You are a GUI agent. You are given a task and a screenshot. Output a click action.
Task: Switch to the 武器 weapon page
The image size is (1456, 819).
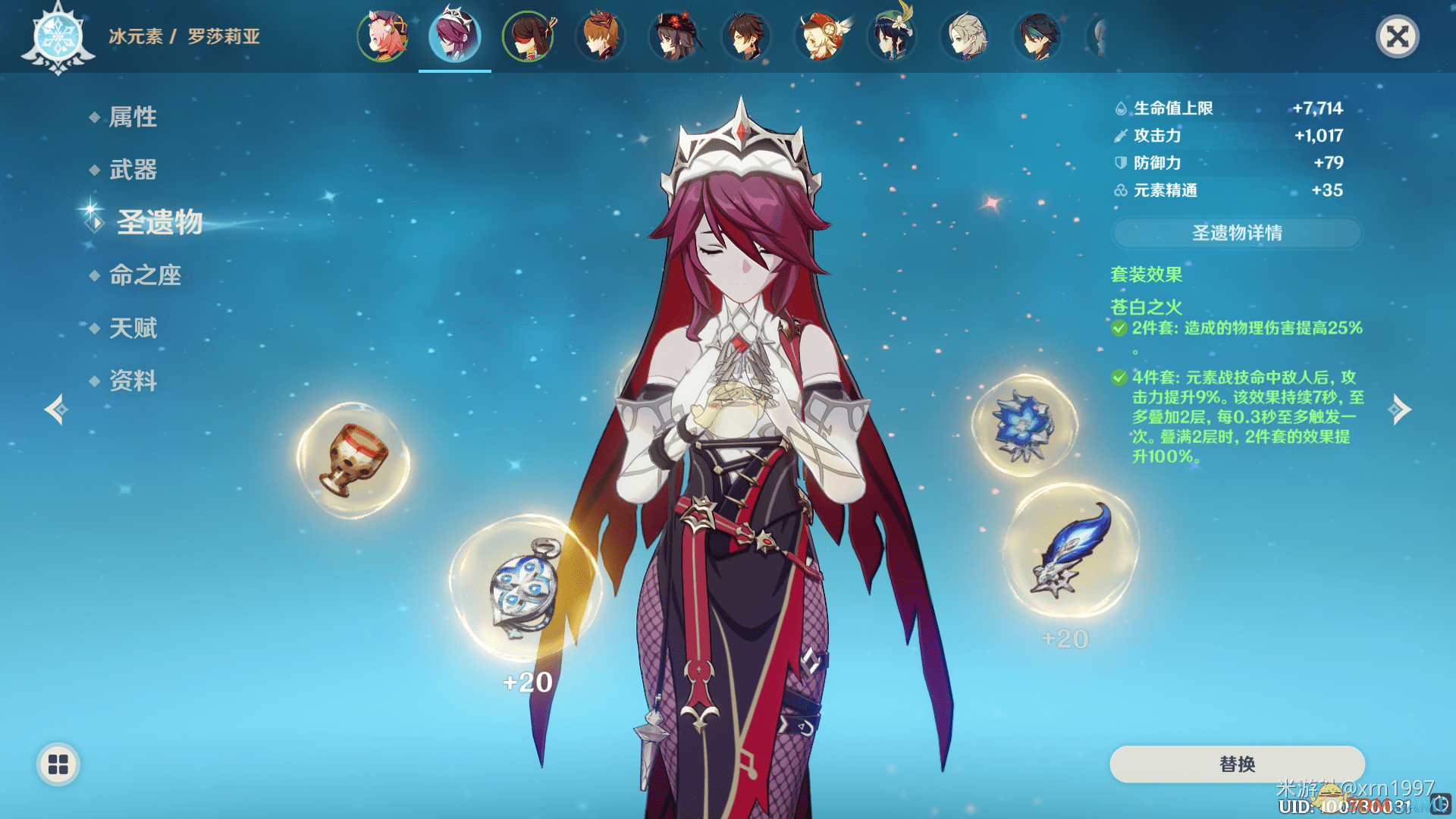(x=133, y=169)
